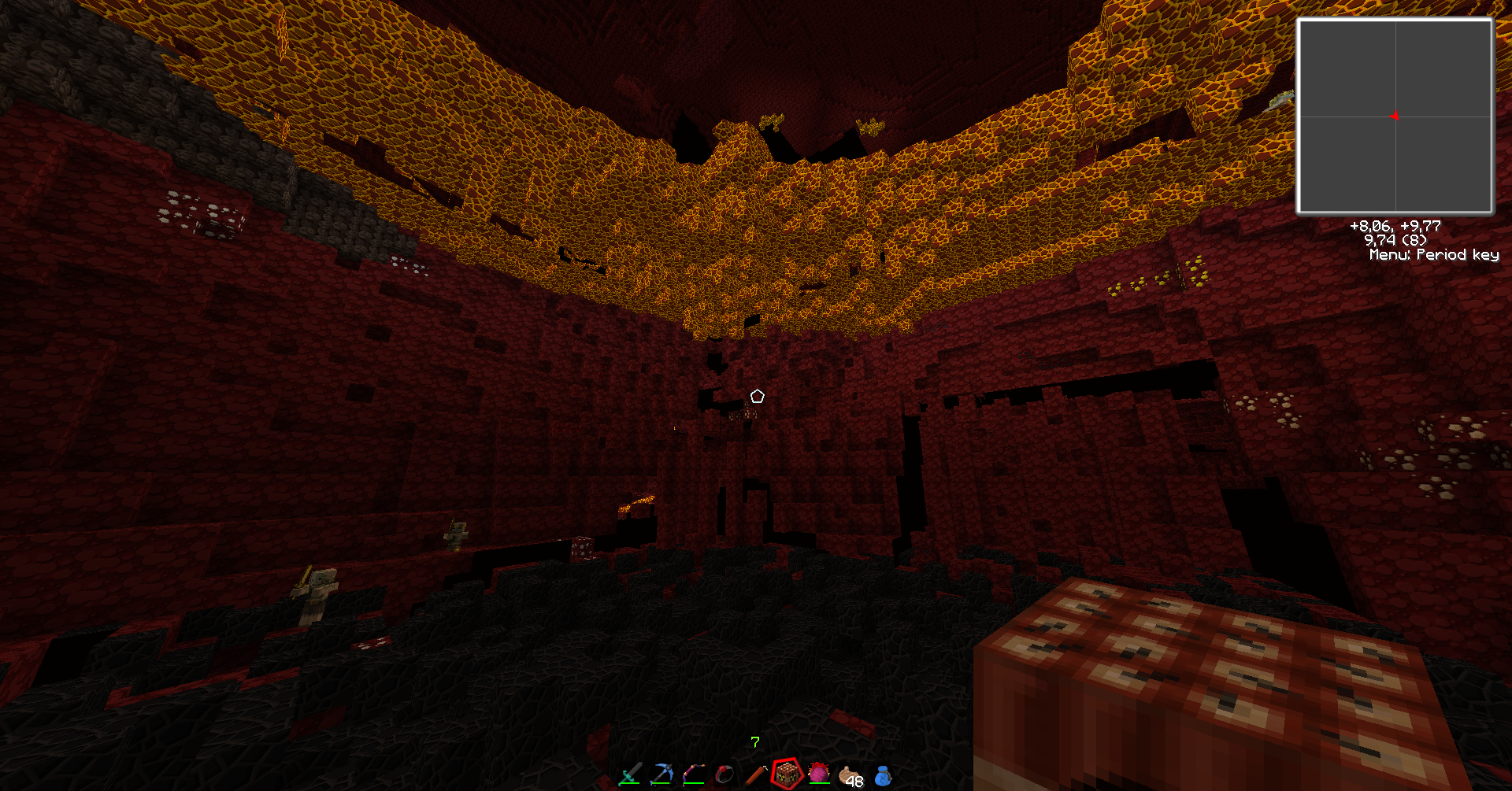
Task: Select the highlighted TNT block slot
Action: 787,774
